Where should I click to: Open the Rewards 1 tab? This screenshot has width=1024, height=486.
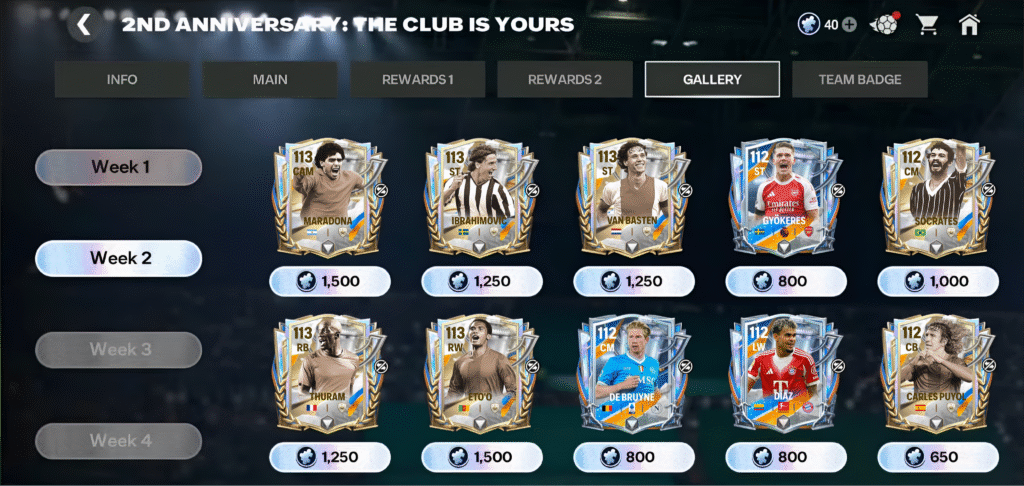coord(418,80)
